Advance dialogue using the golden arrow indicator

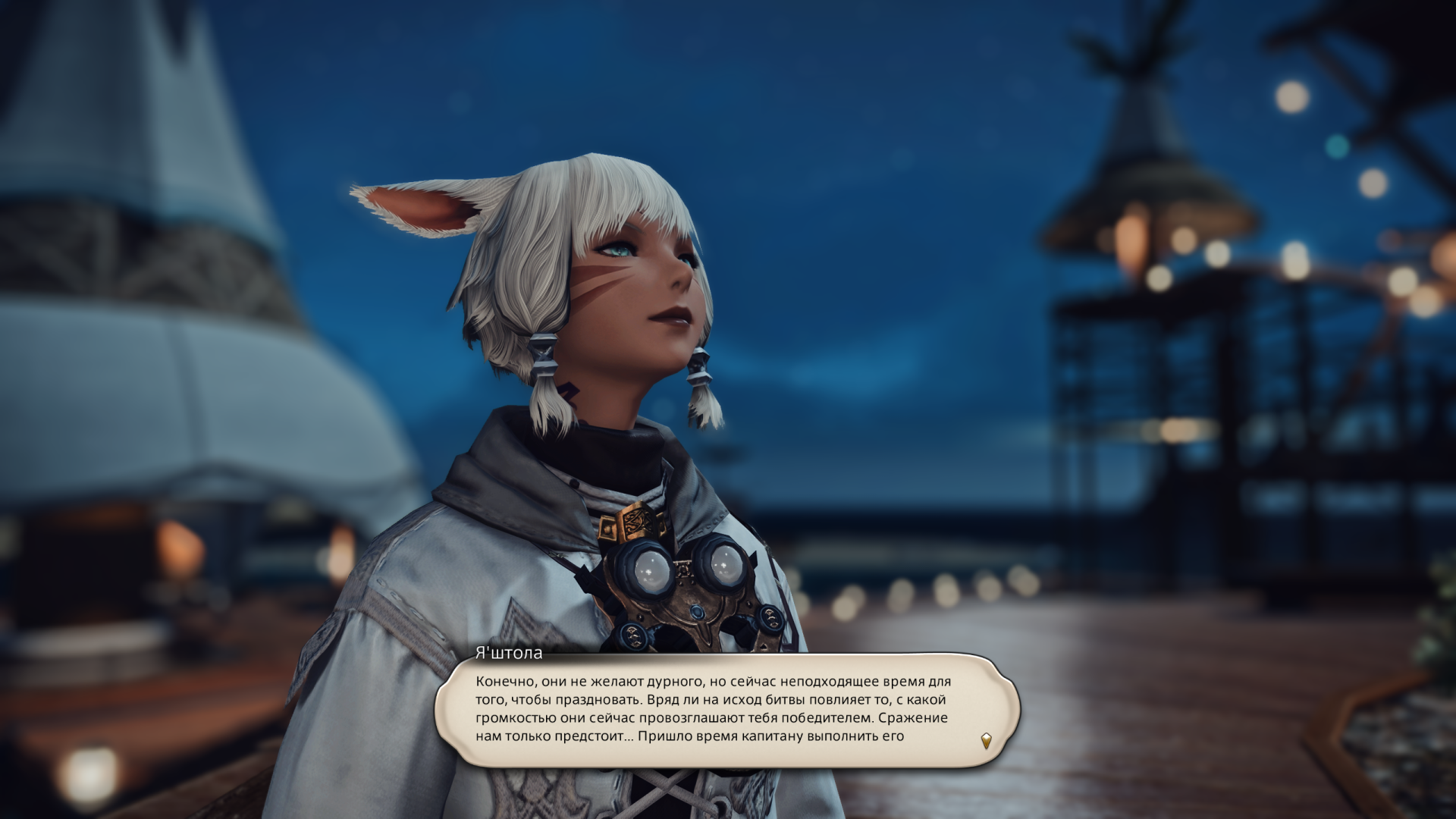tap(986, 740)
